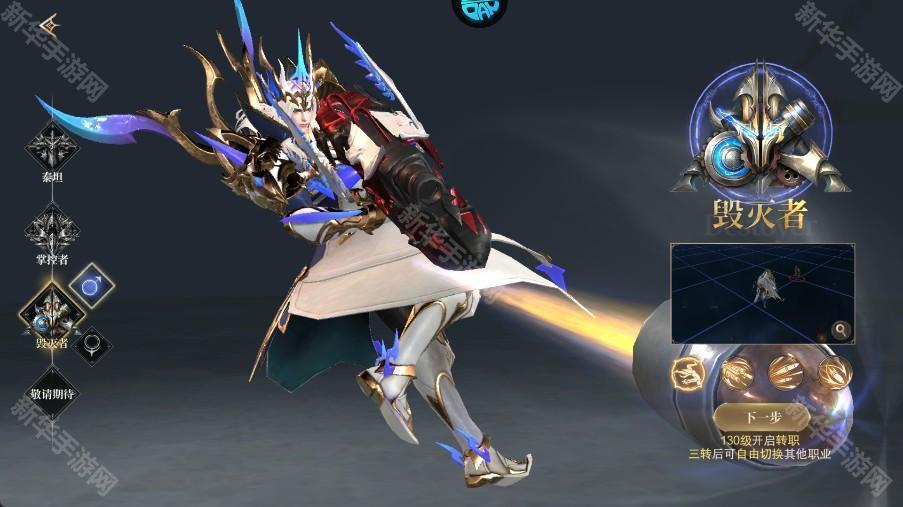
Task: Proceed with the 下一步 button
Action: [x=762, y=416]
